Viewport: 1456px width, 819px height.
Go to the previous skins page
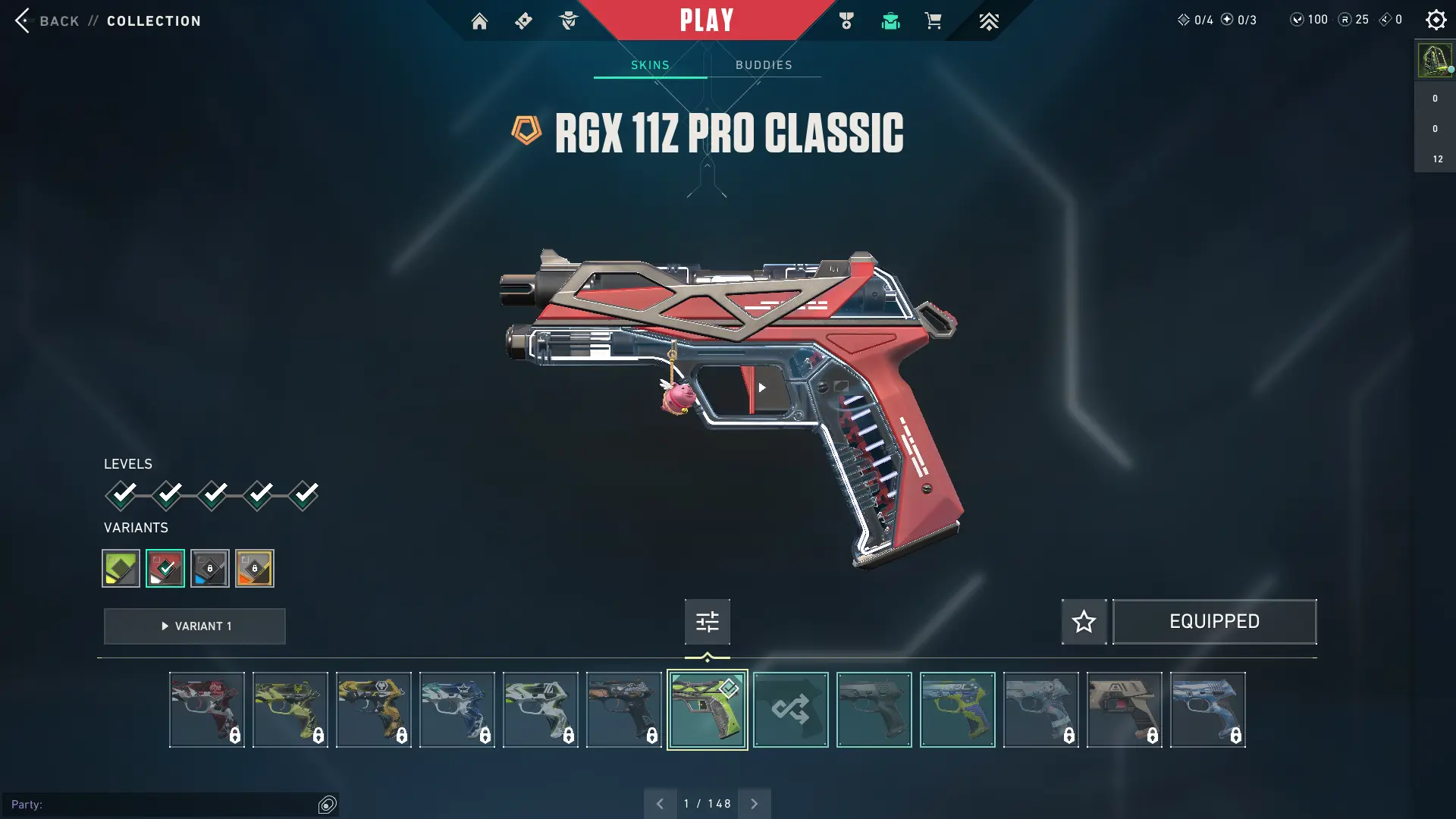[660, 804]
